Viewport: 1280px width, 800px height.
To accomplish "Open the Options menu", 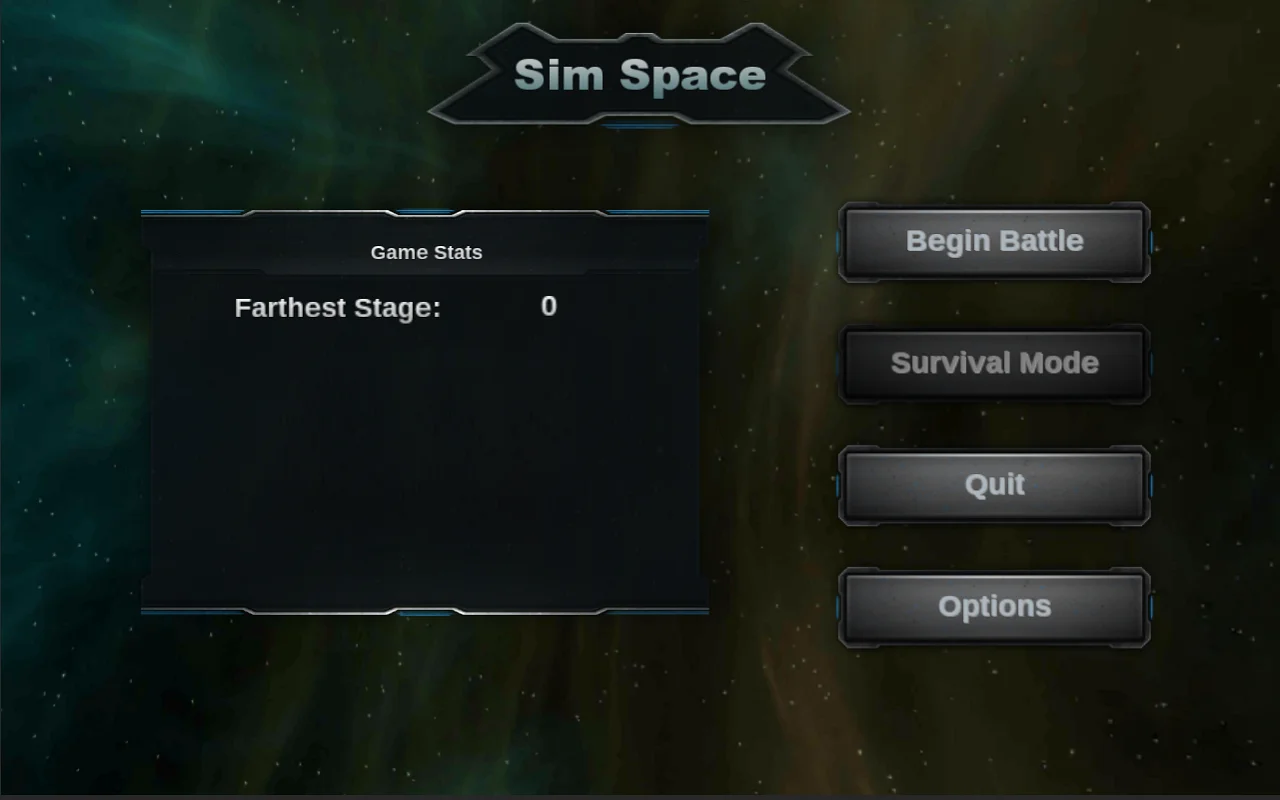I will coord(993,606).
